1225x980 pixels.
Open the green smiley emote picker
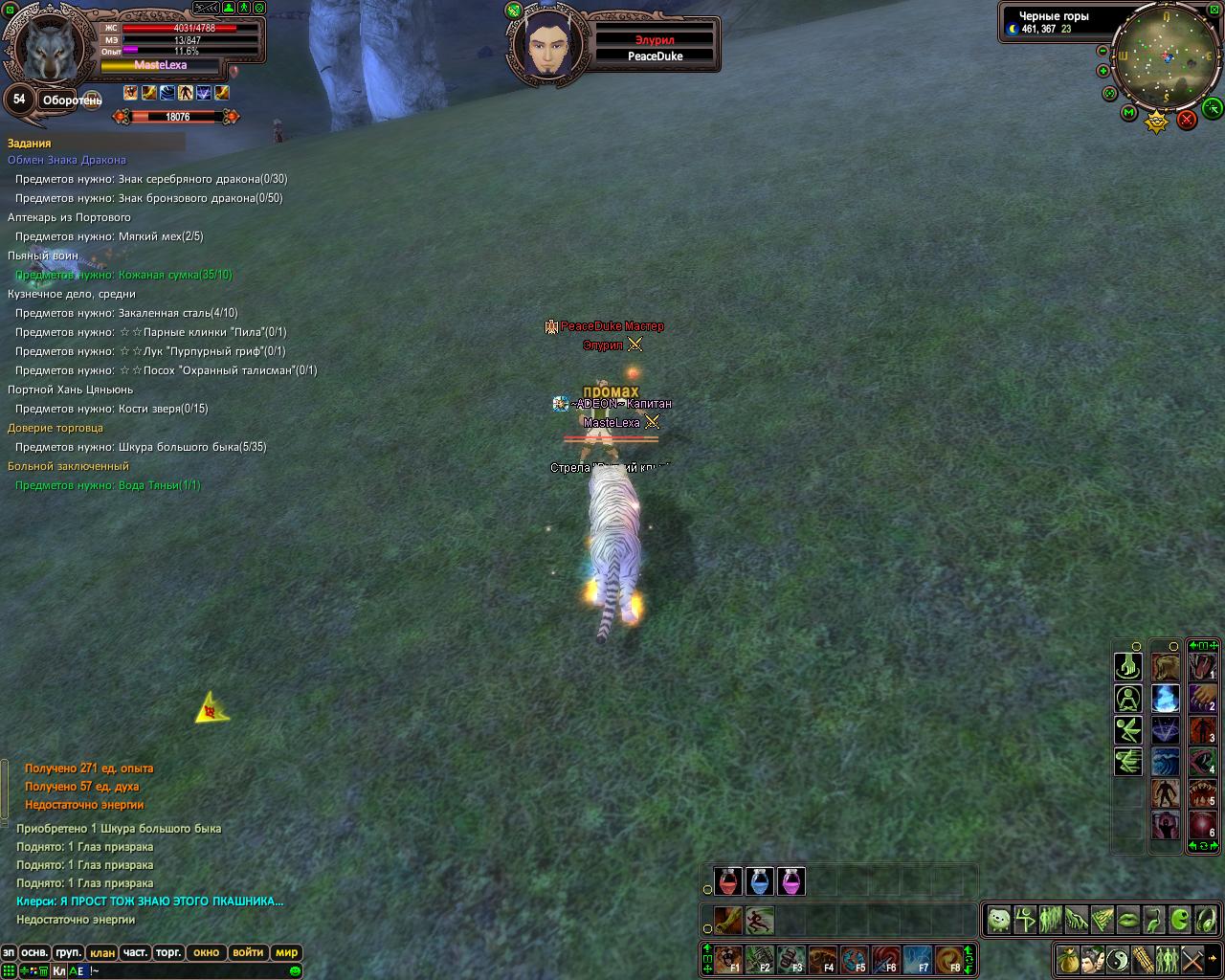click(x=295, y=970)
